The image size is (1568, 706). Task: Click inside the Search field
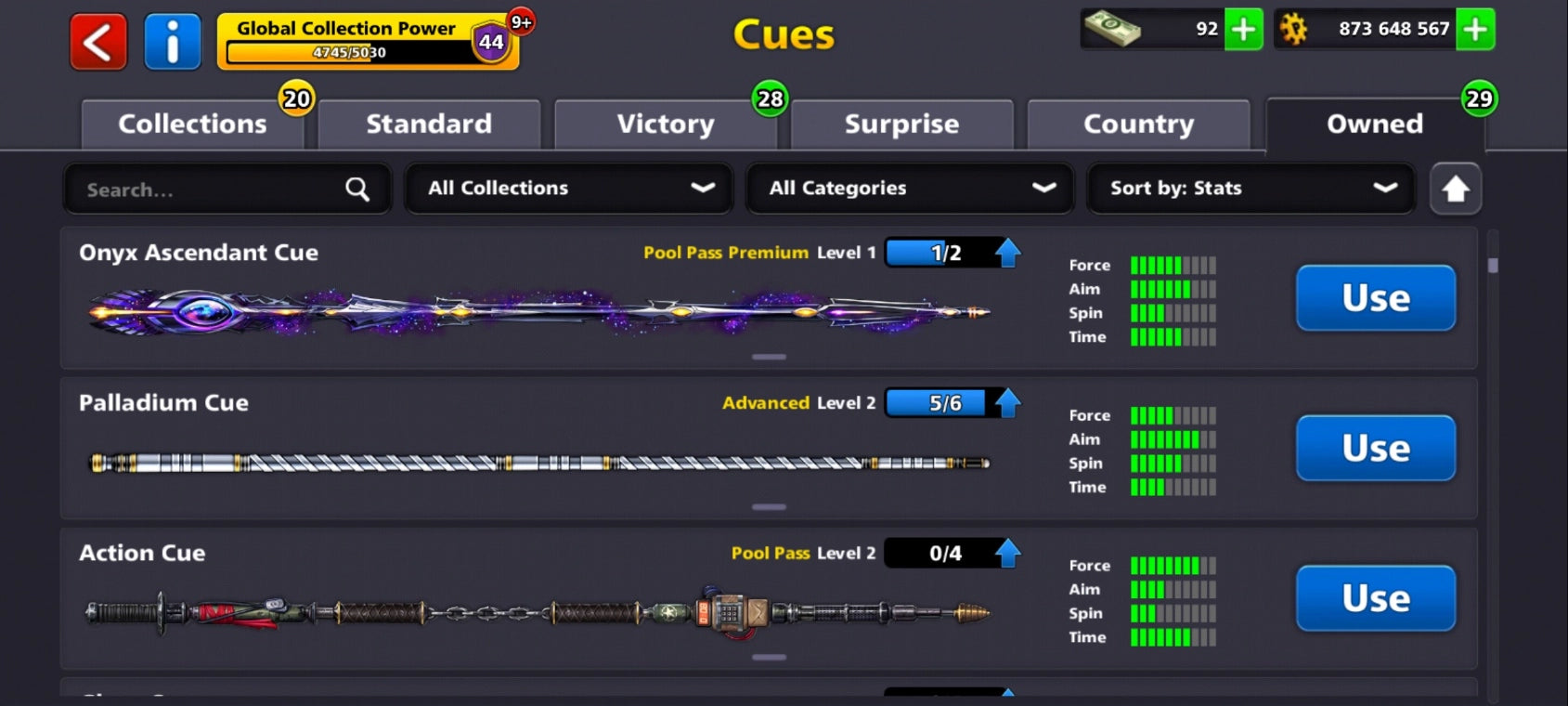pyautogui.click(x=186, y=189)
